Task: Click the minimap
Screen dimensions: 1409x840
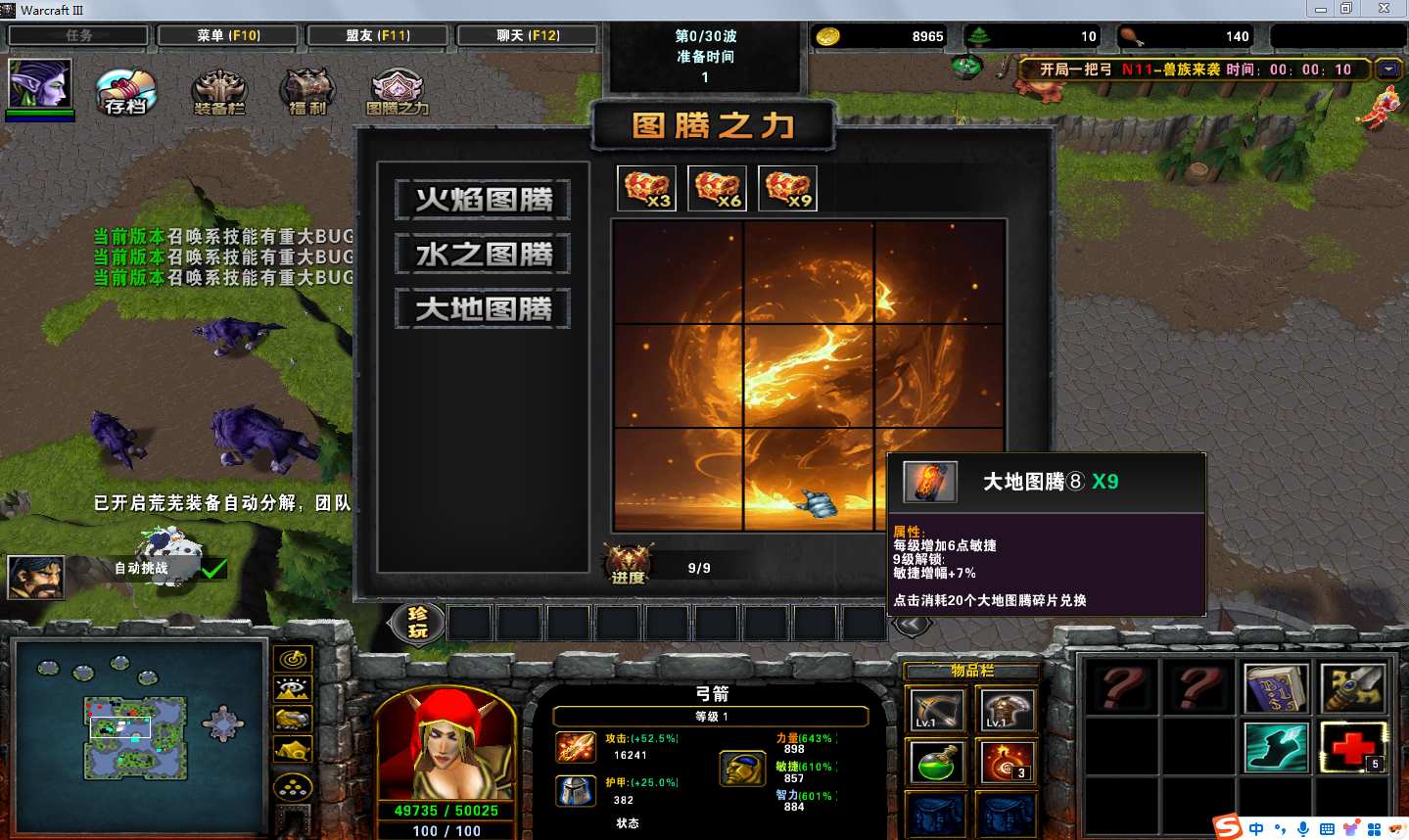Action: (136, 736)
